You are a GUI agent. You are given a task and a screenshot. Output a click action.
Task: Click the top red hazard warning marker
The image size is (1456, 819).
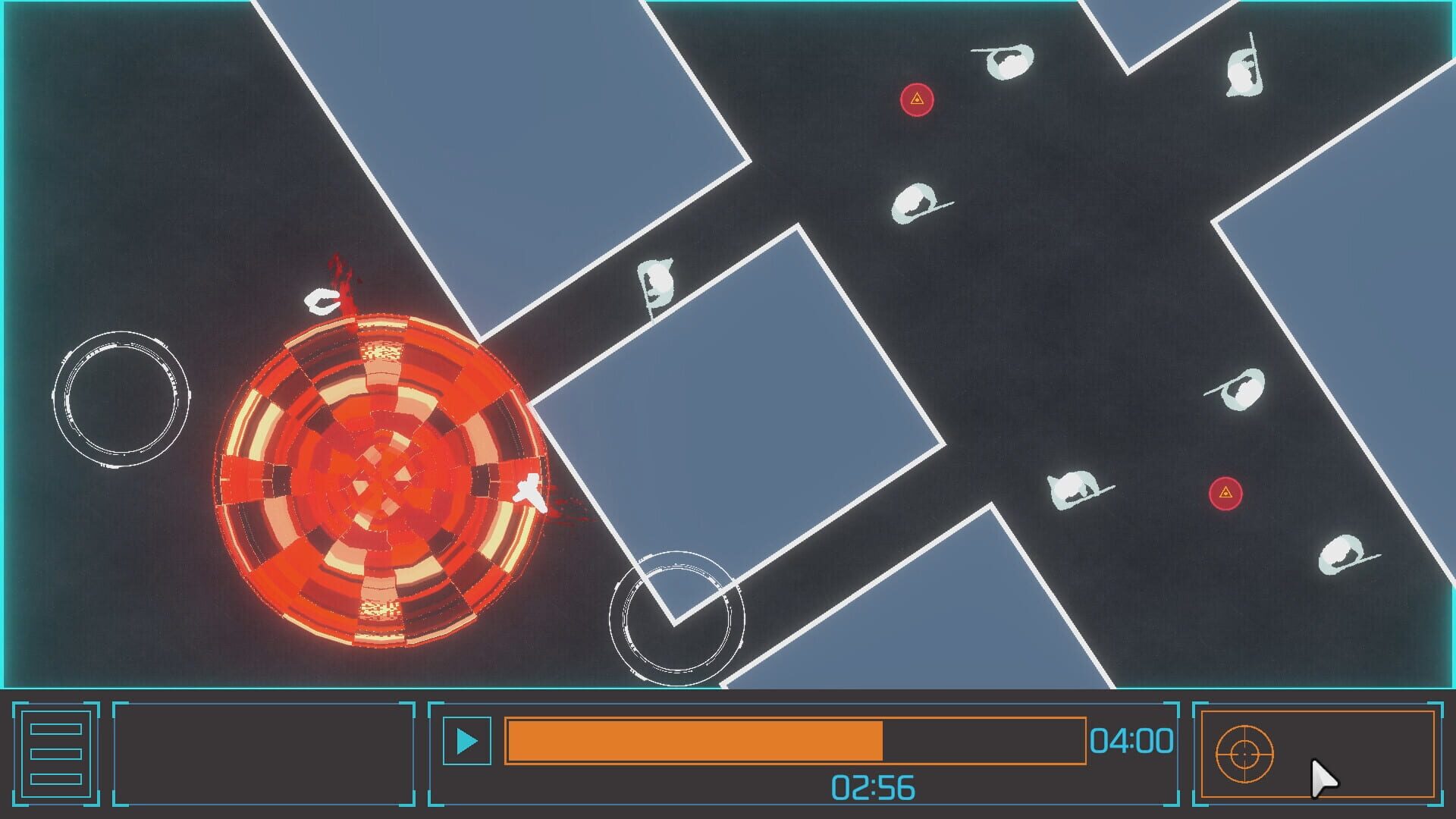pyautogui.click(x=917, y=98)
